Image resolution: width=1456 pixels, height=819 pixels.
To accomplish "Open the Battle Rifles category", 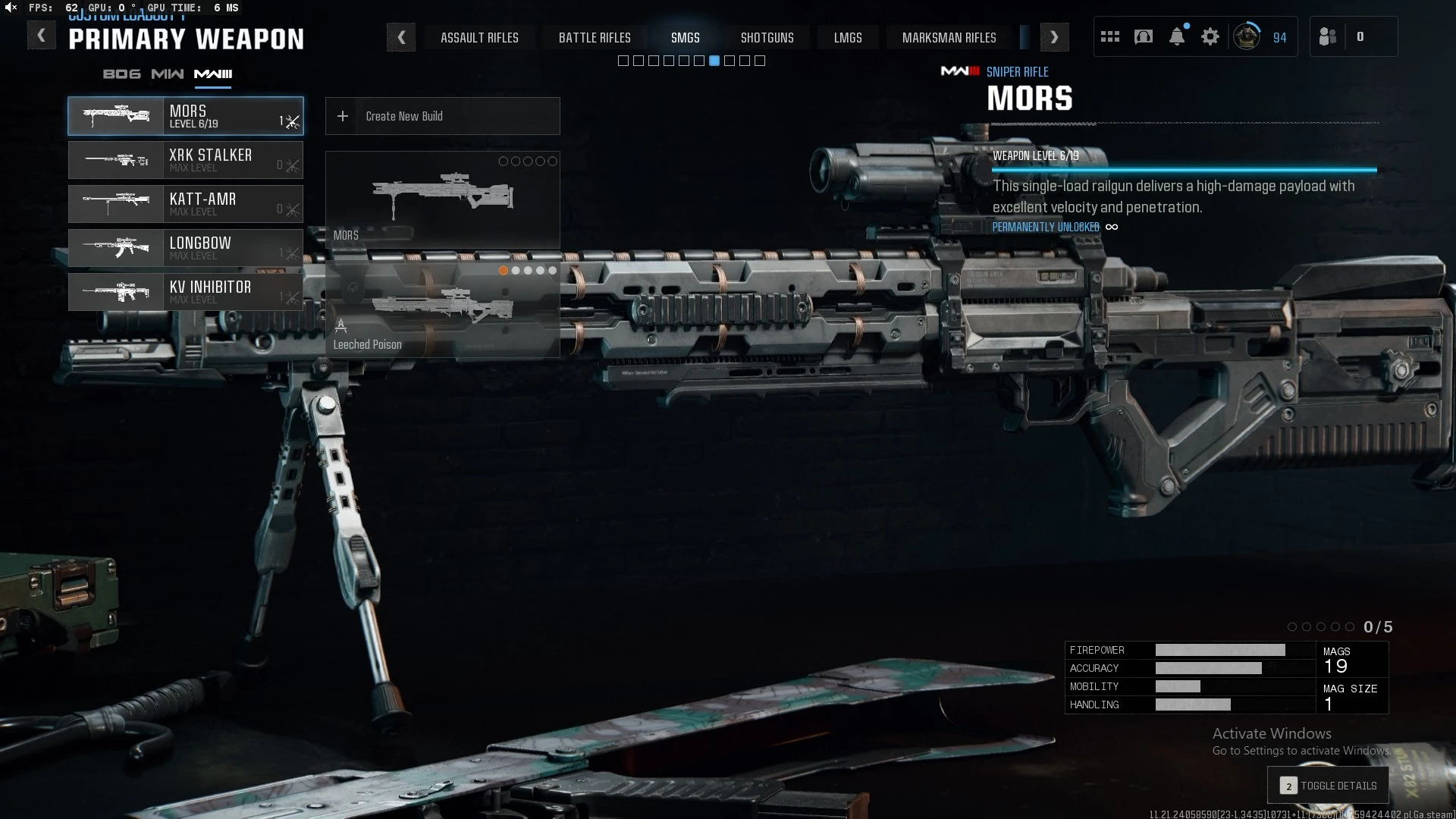I will (x=595, y=38).
